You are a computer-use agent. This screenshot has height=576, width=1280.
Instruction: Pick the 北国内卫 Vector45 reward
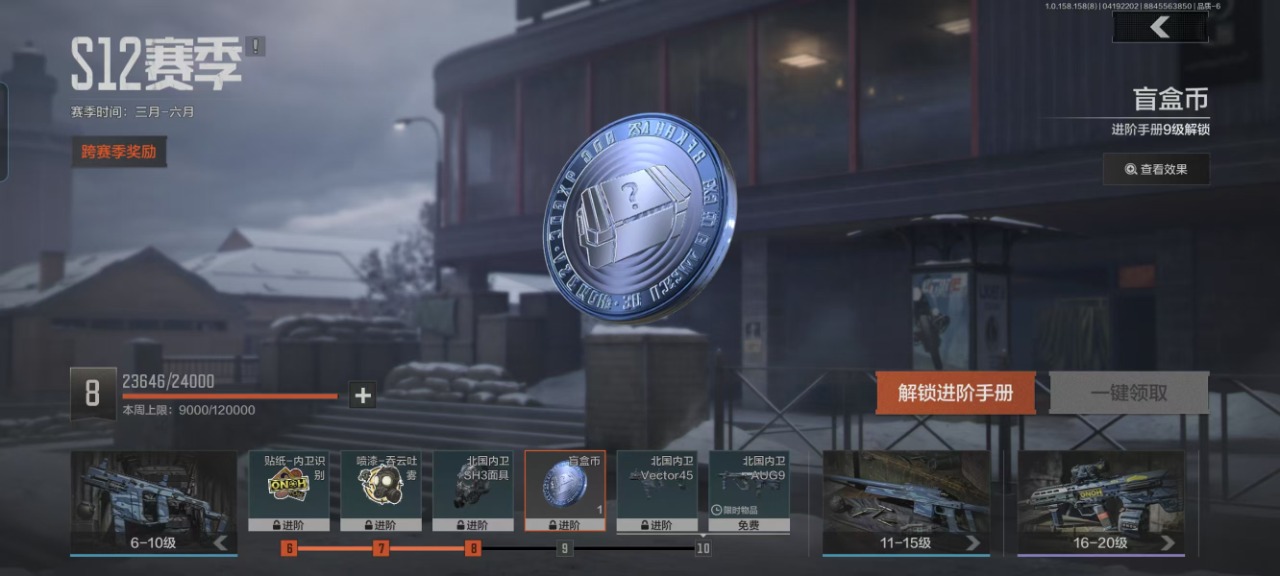656,490
